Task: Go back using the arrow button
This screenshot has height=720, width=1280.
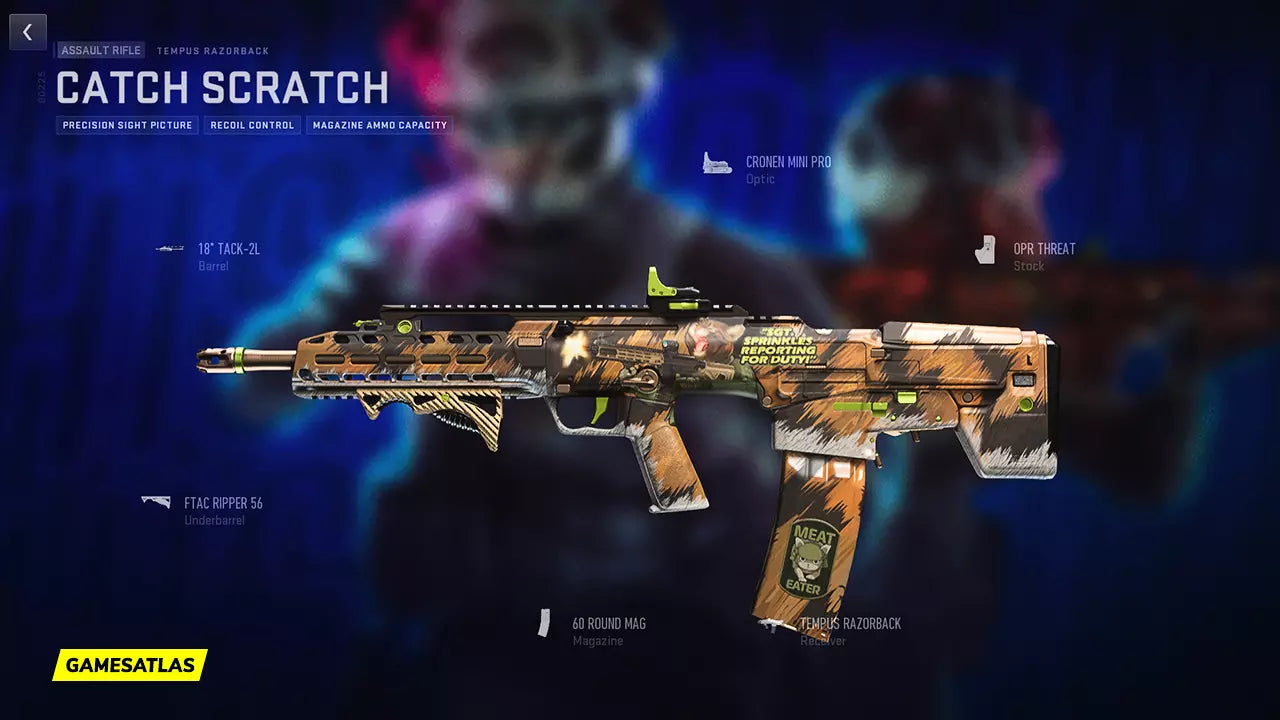Action: (28, 32)
